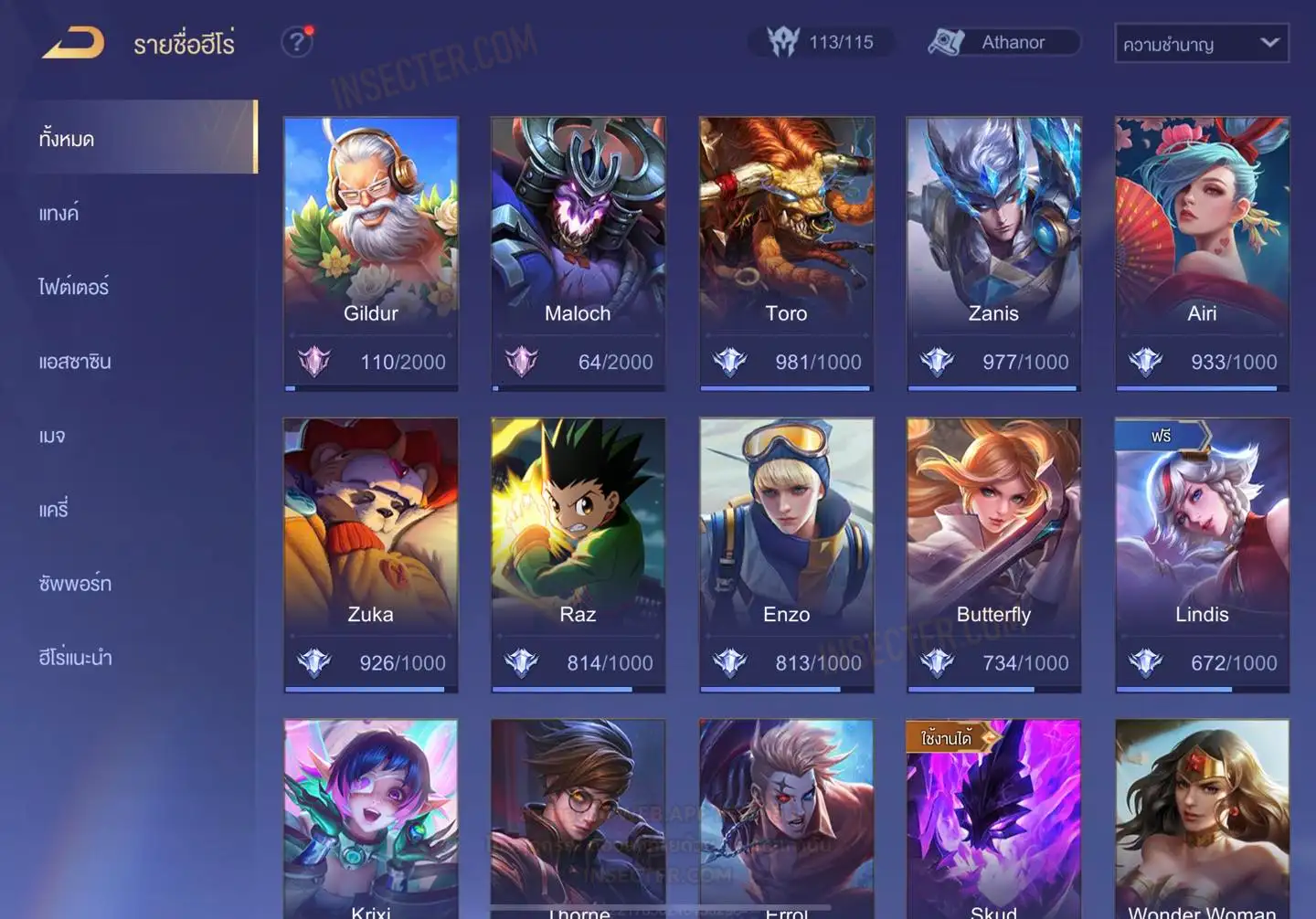This screenshot has height=919, width=1316.
Task: Filter heroes by แอสซาซิน
Action: click(x=75, y=362)
